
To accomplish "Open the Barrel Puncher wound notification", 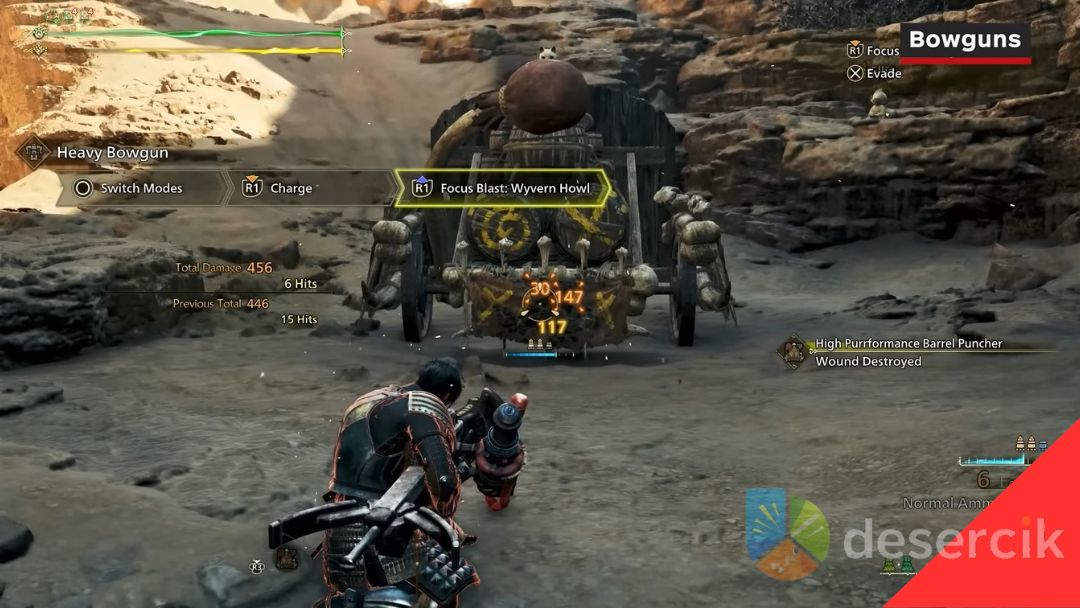I will click(907, 352).
